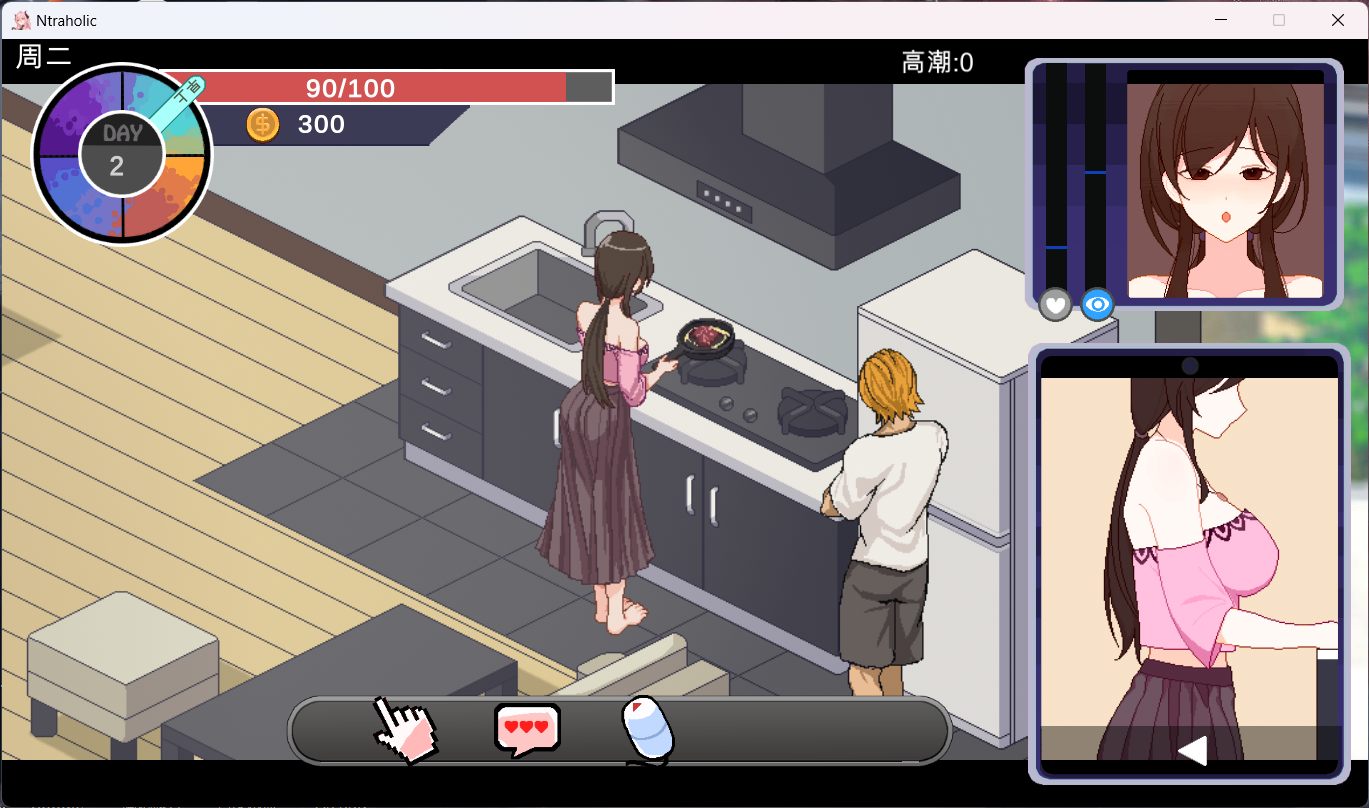This screenshot has height=808, width=1369.
Task: Click the gold coin icon beside 300
Action: click(262, 124)
